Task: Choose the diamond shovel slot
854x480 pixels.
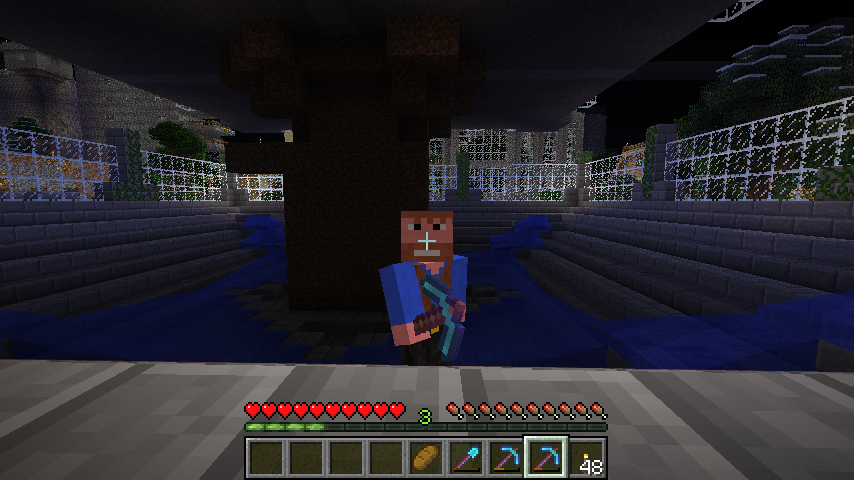Action: pyautogui.click(x=466, y=458)
